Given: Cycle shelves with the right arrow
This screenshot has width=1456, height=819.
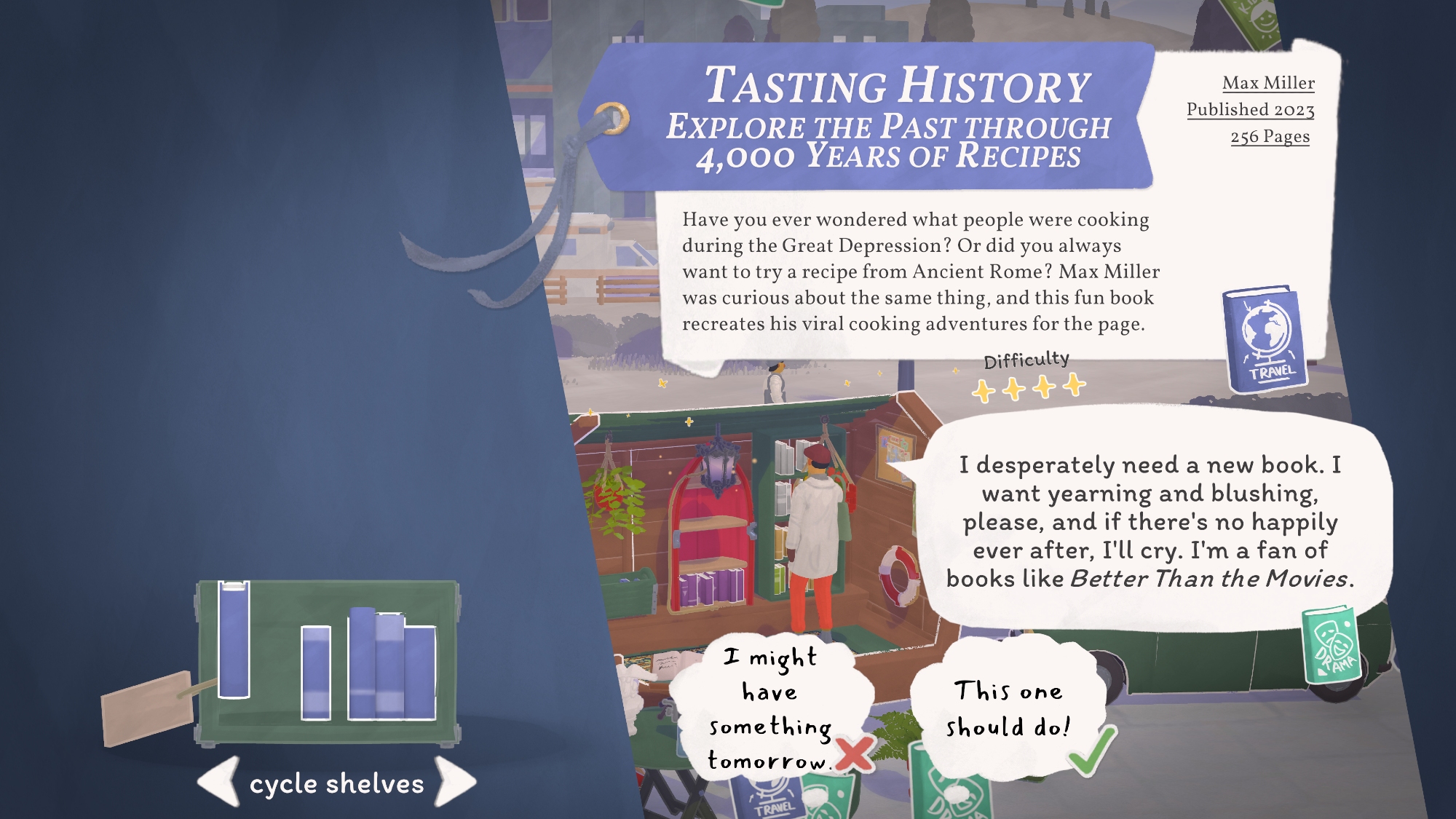Looking at the screenshot, I should 455,781.
